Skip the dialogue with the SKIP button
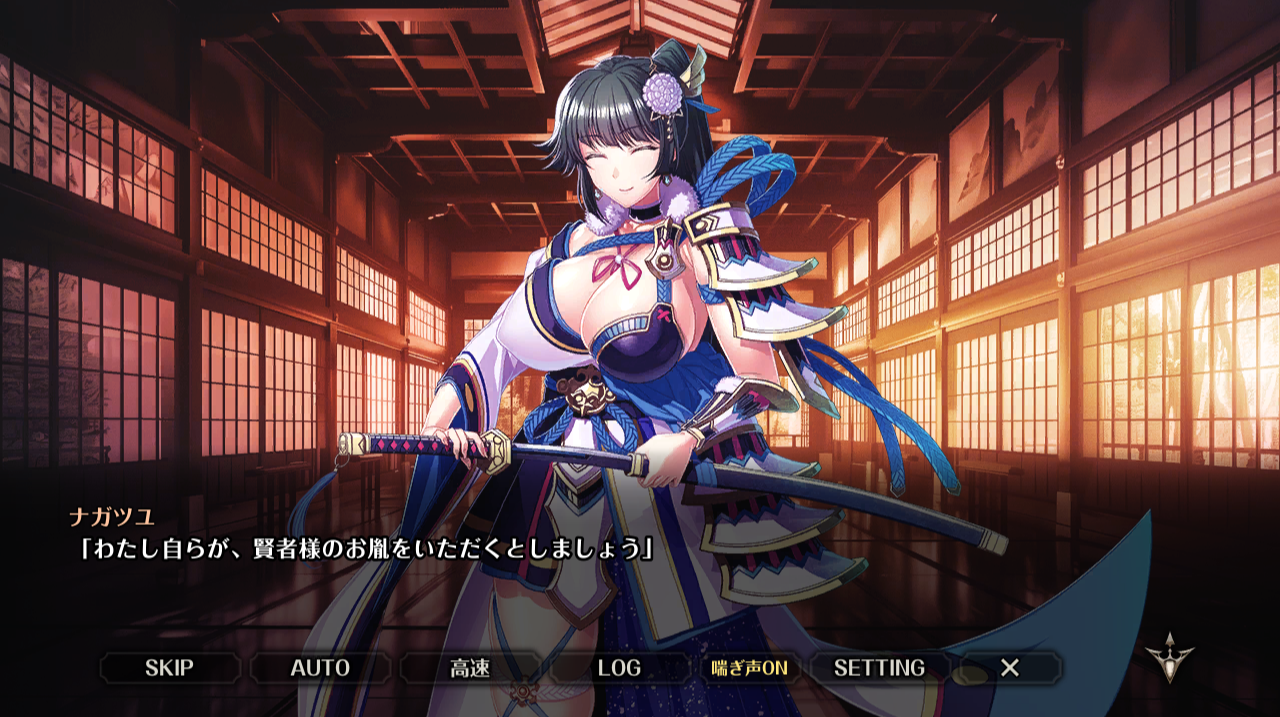 [169, 668]
